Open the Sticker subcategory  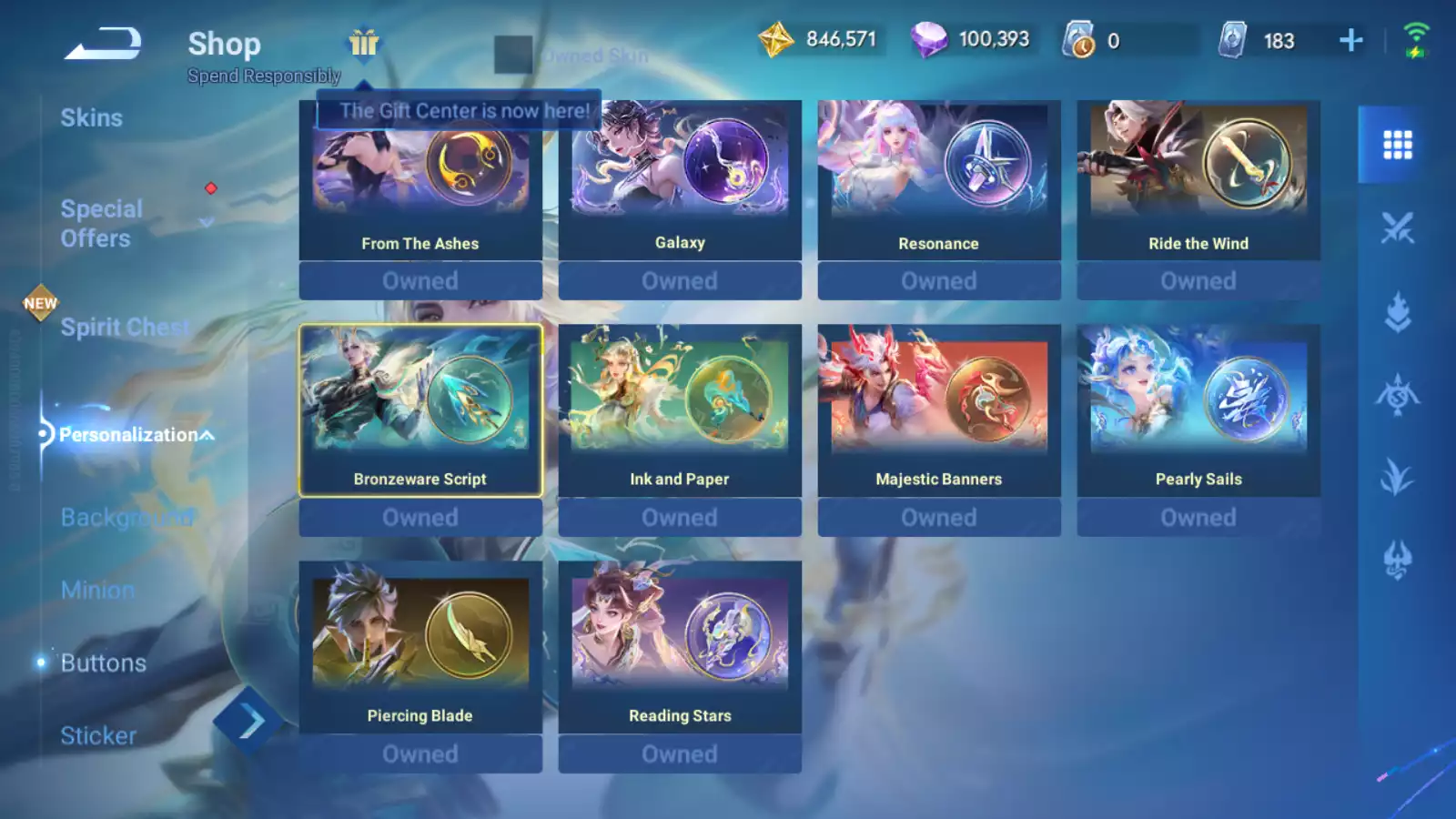tap(98, 735)
